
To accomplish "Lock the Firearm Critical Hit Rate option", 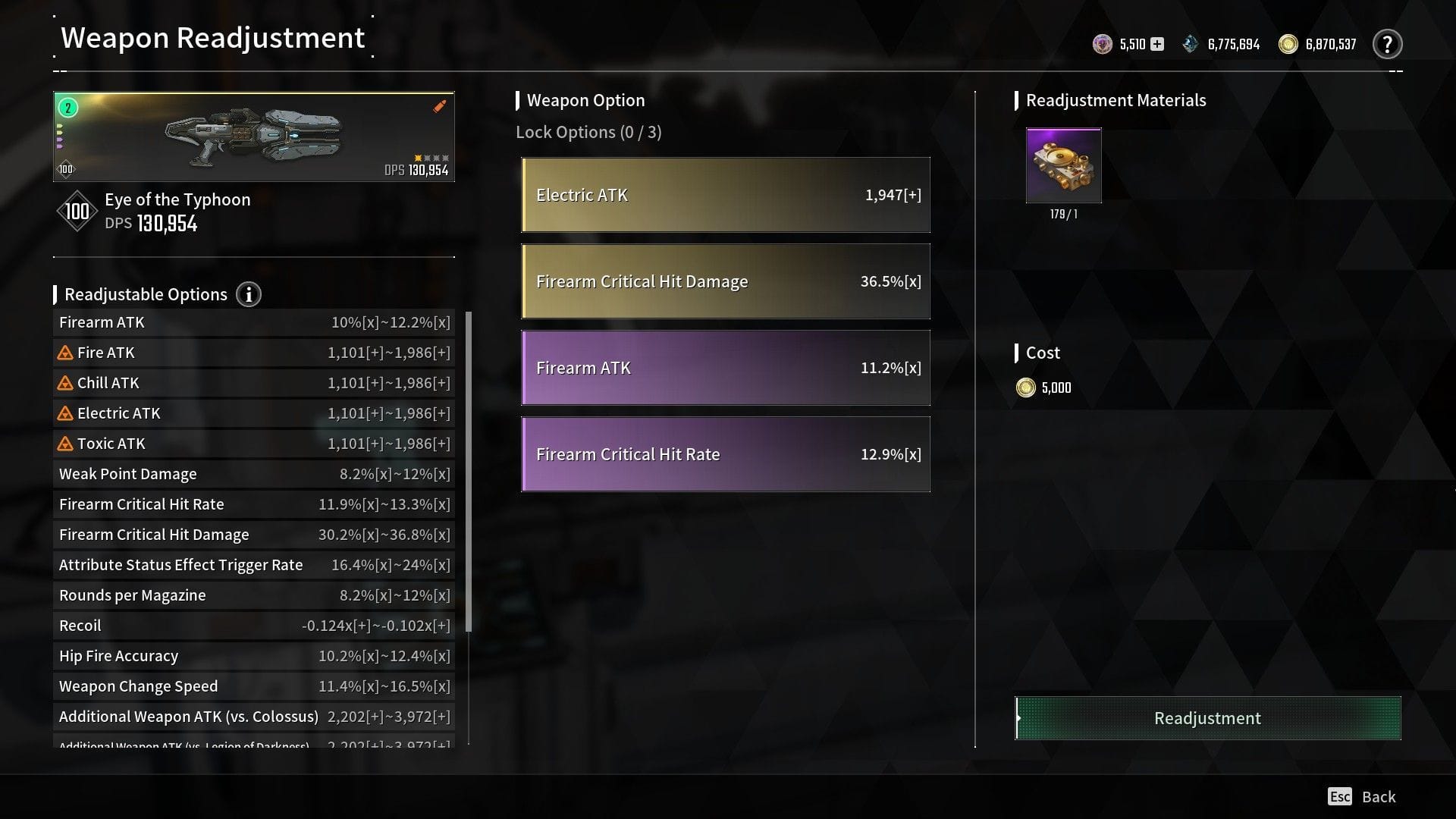I will click(724, 453).
